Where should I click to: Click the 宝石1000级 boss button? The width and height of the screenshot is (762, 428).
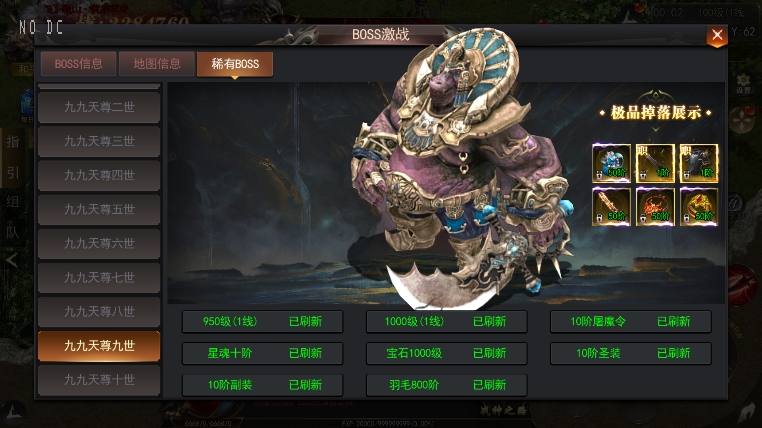coord(446,353)
